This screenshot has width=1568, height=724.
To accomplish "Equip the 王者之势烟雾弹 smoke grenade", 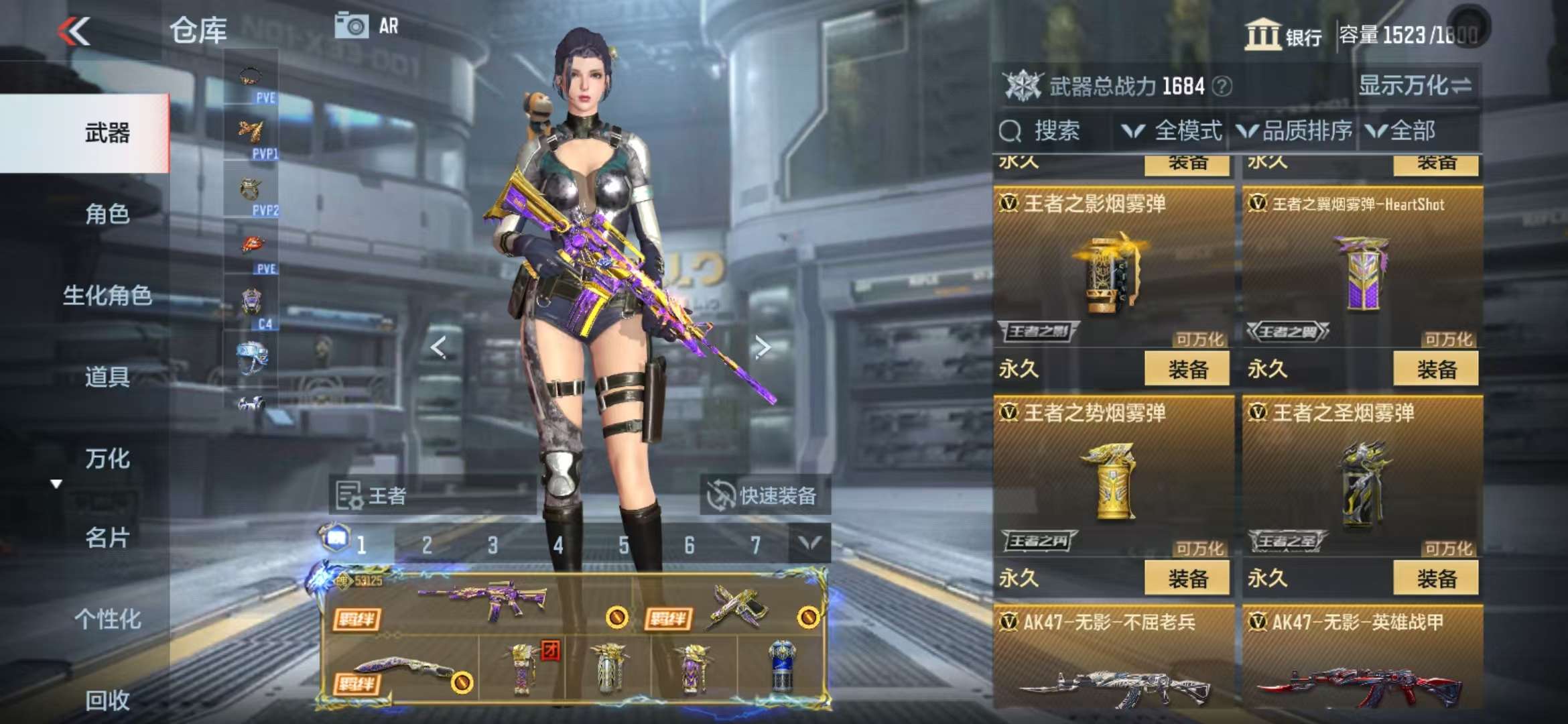I will tap(1187, 578).
